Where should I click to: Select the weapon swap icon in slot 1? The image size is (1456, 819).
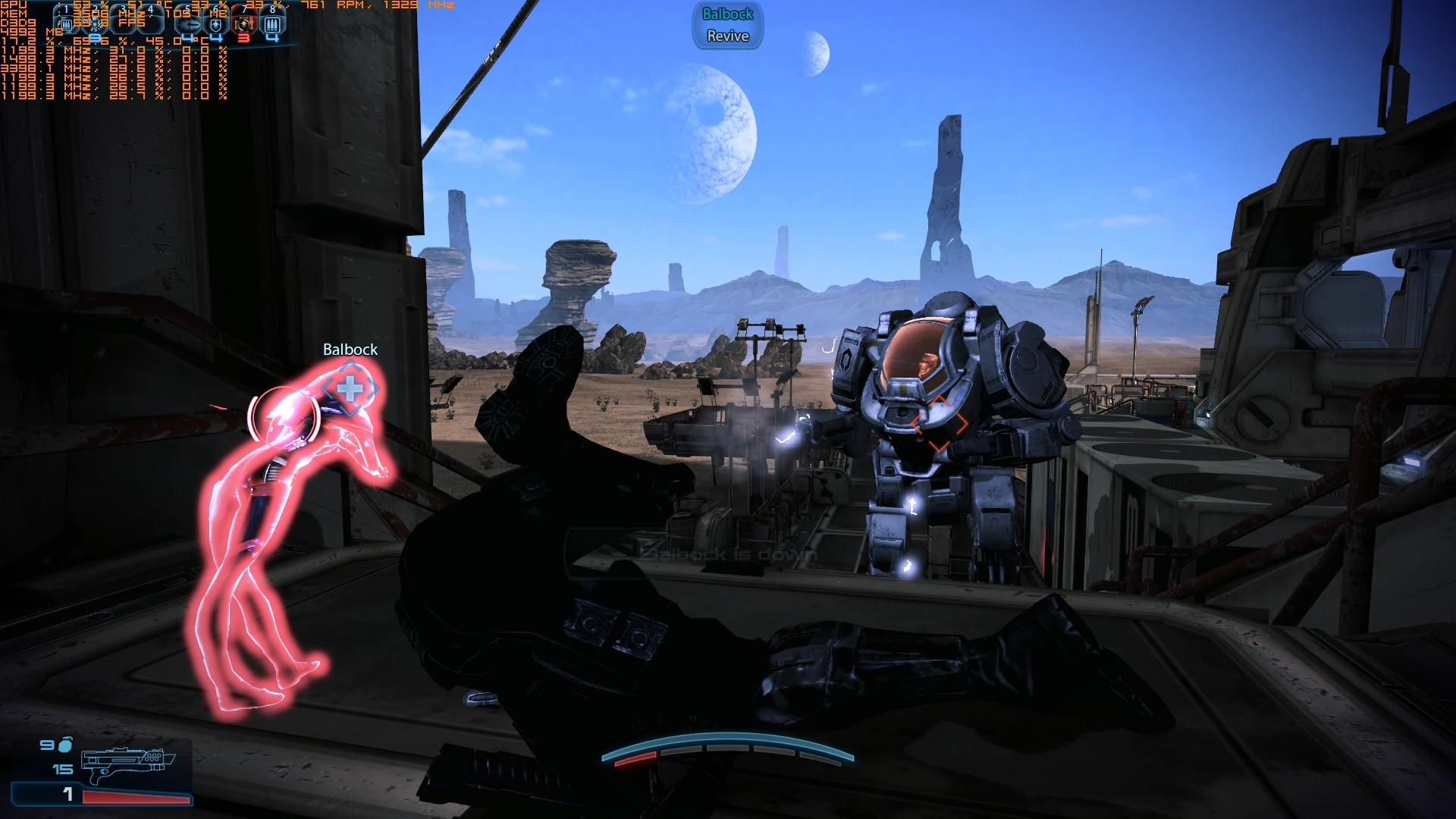tap(66, 24)
